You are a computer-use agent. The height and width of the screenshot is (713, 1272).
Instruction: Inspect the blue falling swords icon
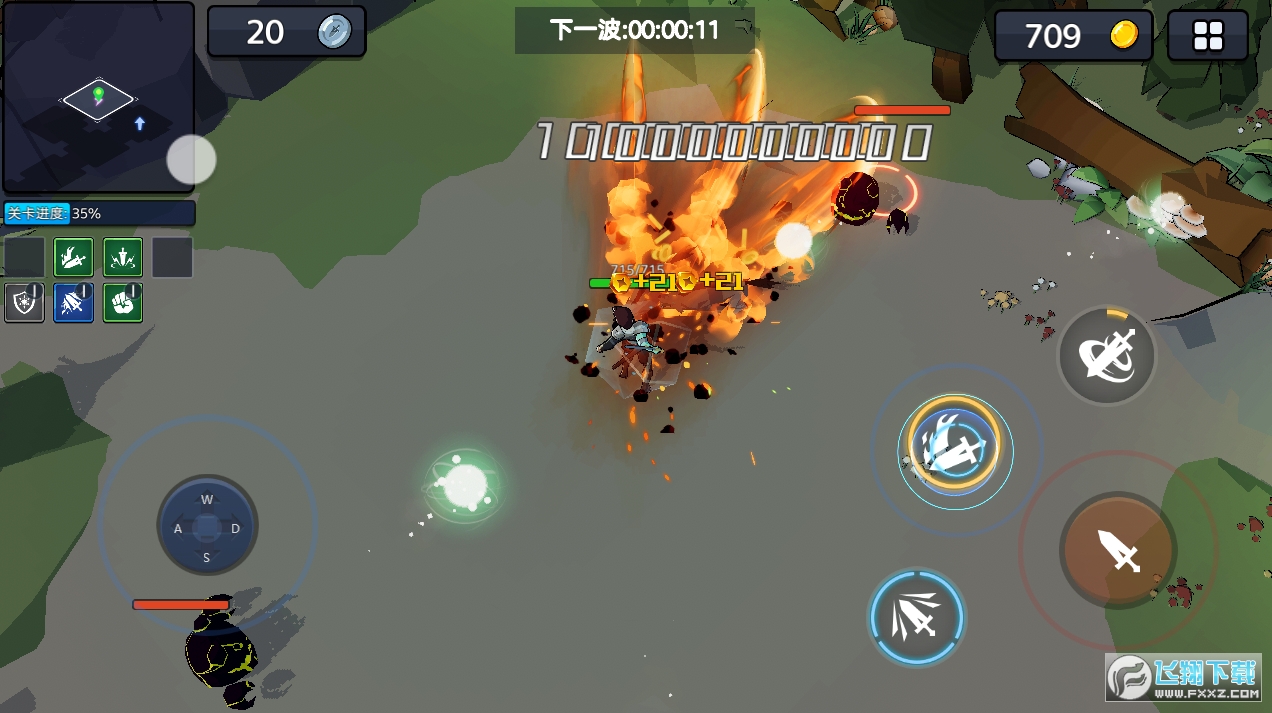pos(74,302)
